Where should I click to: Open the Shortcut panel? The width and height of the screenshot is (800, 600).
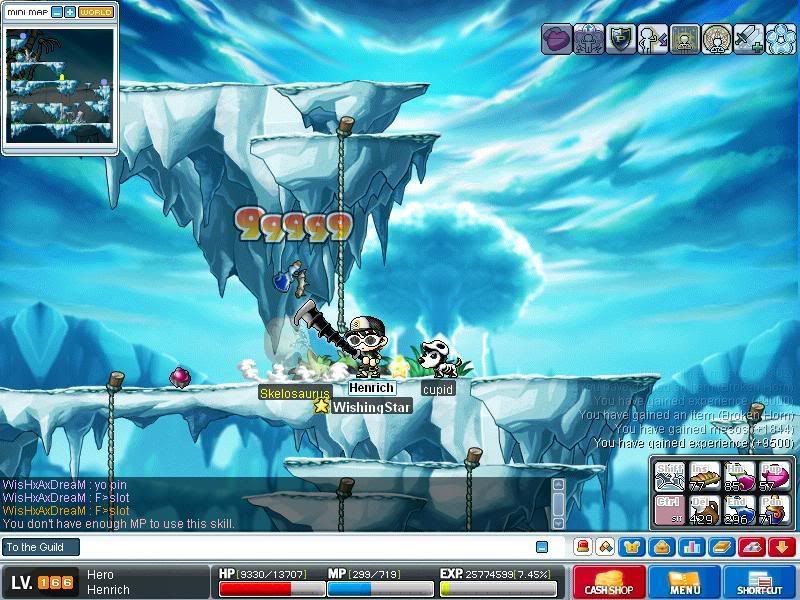tap(759, 582)
